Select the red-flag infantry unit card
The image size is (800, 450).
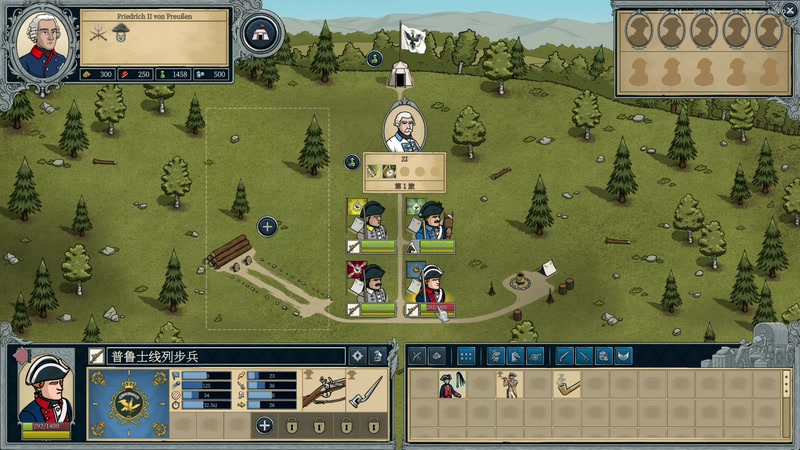[x=370, y=285]
